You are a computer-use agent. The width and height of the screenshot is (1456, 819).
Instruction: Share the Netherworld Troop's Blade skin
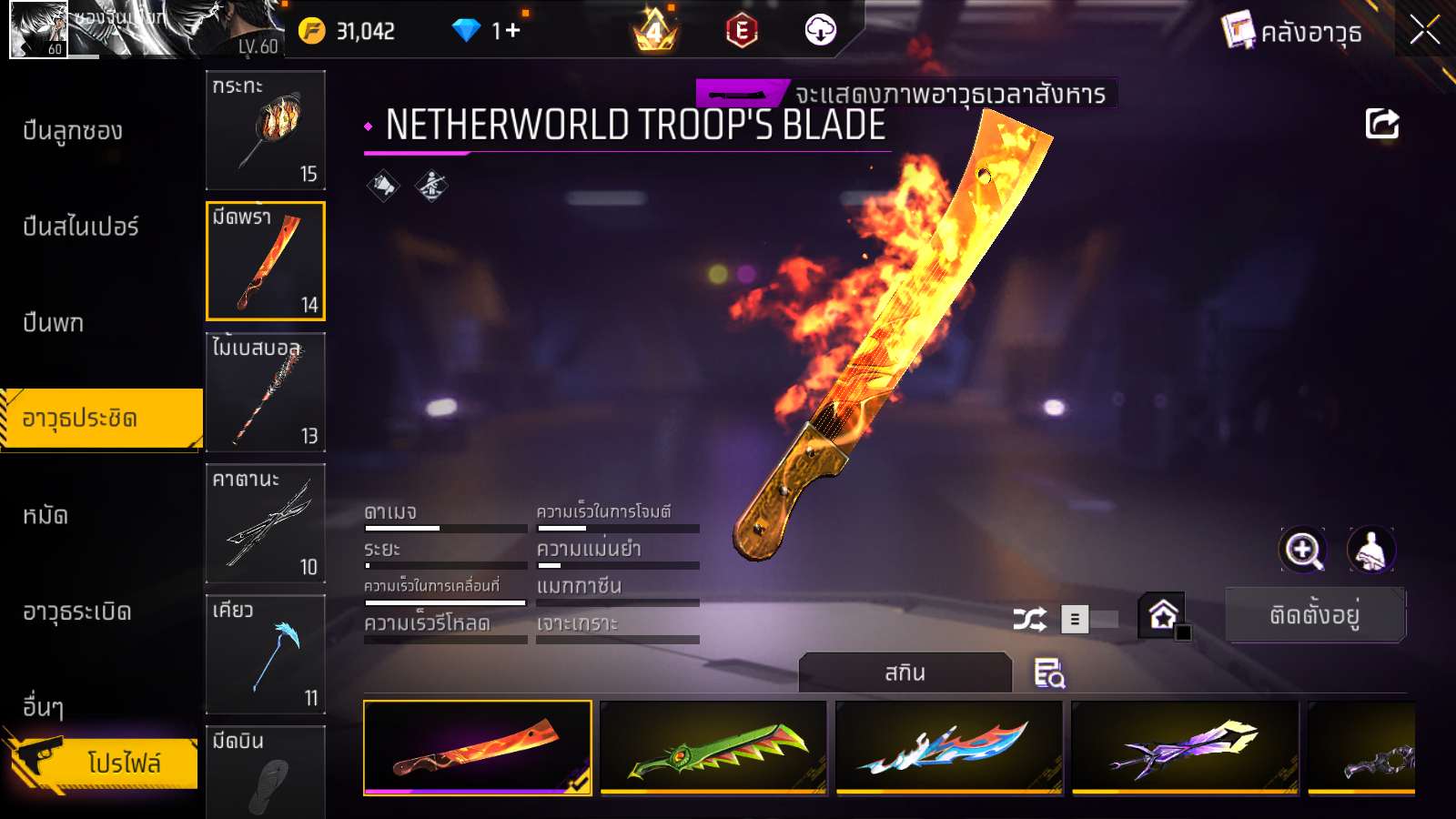click(1381, 124)
